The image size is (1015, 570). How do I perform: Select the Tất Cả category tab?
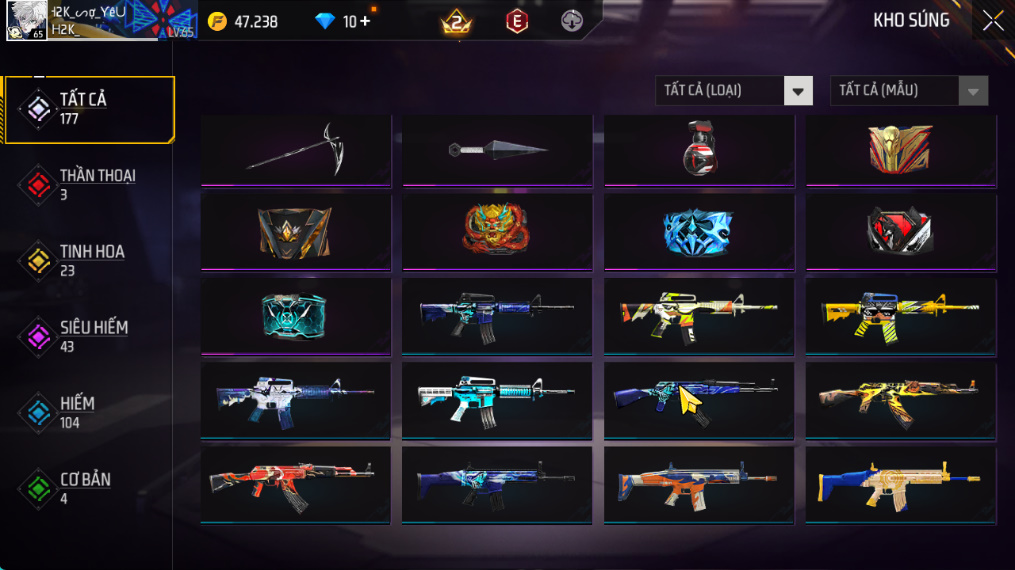point(88,109)
